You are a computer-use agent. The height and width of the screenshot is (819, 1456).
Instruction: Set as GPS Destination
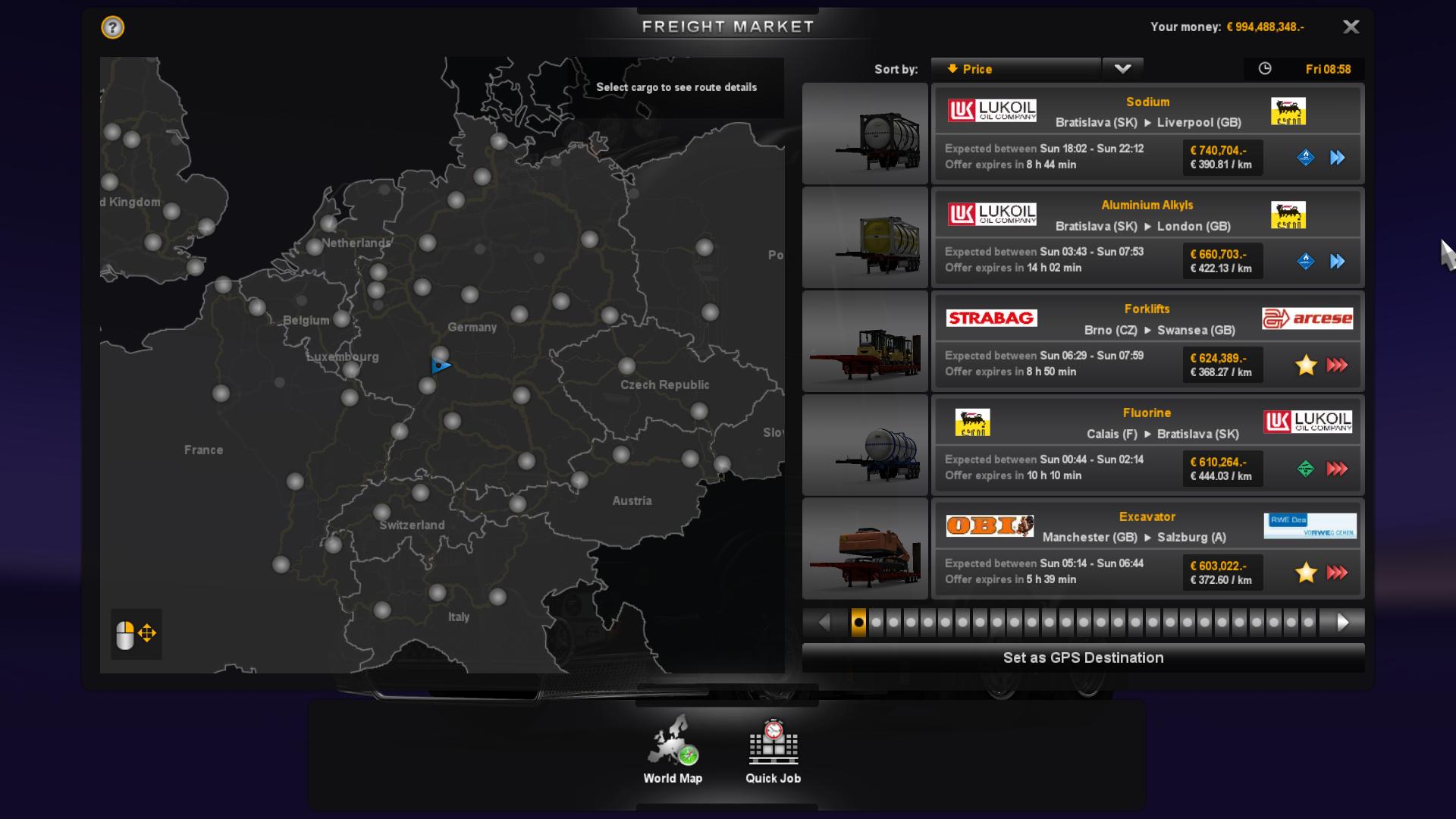pos(1083,657)
